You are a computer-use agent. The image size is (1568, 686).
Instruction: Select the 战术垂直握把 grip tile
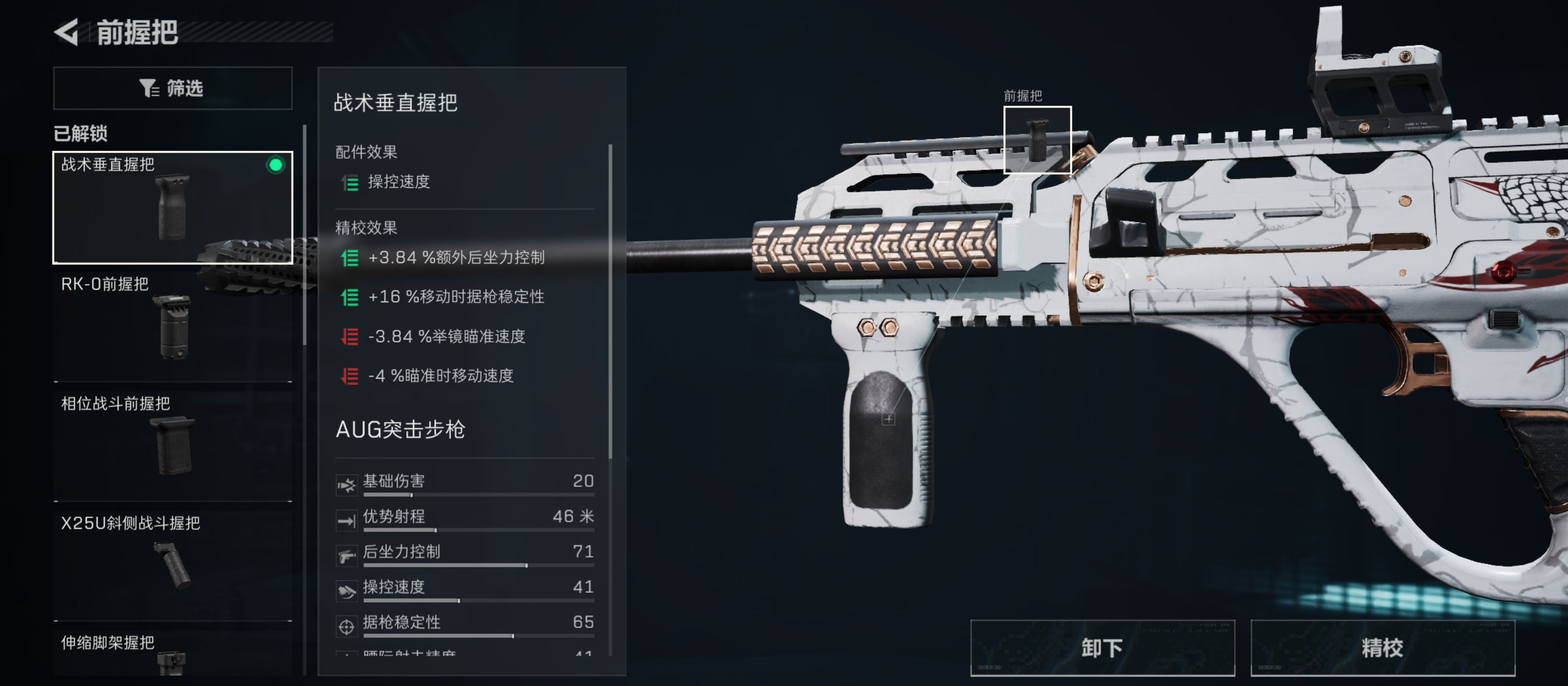(172, 207)
